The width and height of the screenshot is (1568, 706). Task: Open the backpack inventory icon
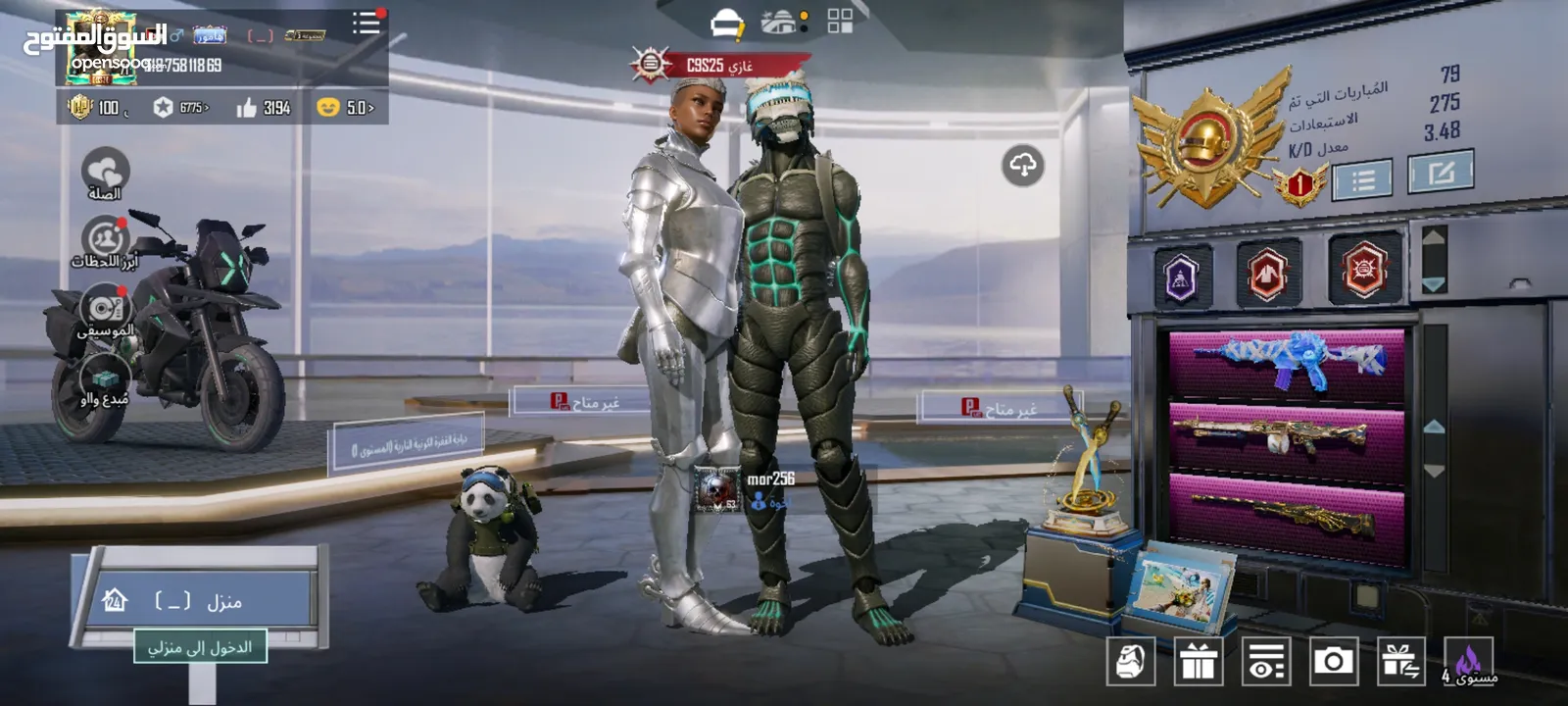(1131, 663)
